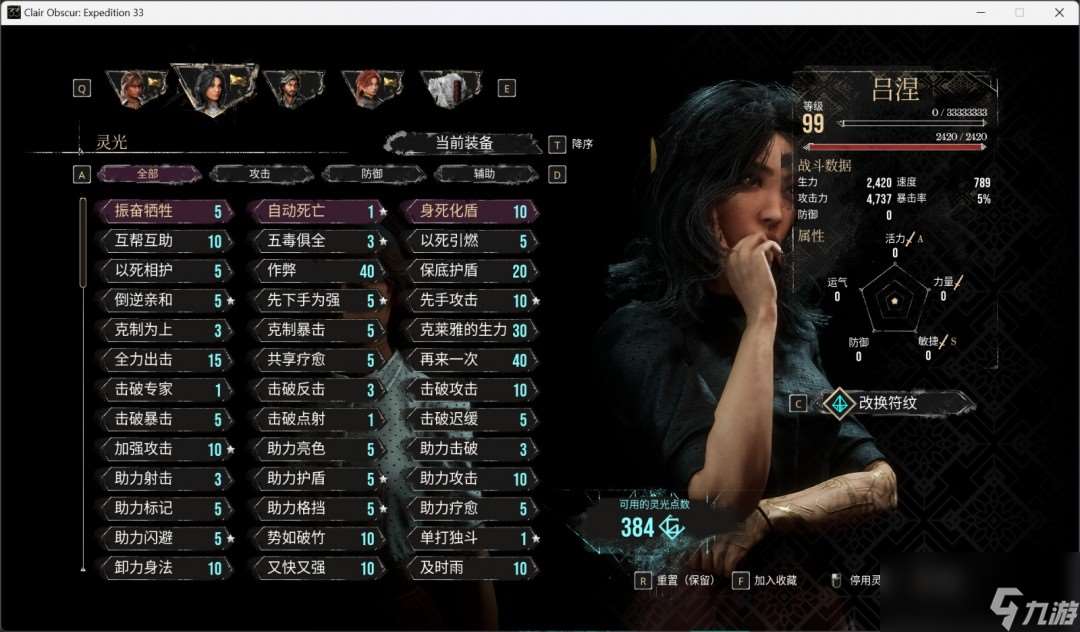This screenshot has height=632, width=1080.
Task: Select the 及时雨 skill entry
Action: click(470, 568)
